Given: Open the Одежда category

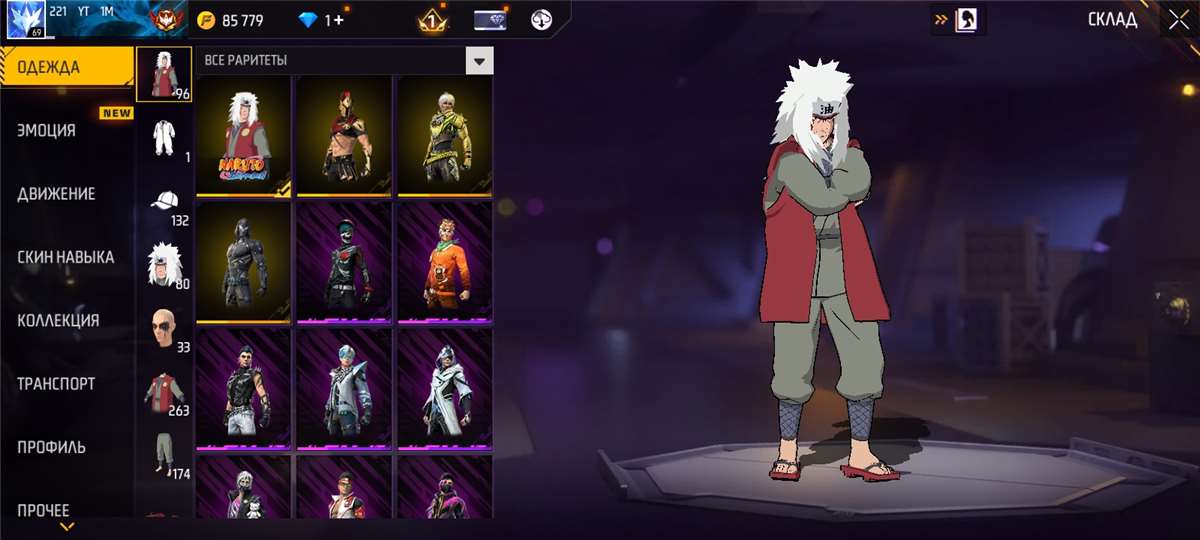Looking at the screenshot, I should [x=67, y=68].
